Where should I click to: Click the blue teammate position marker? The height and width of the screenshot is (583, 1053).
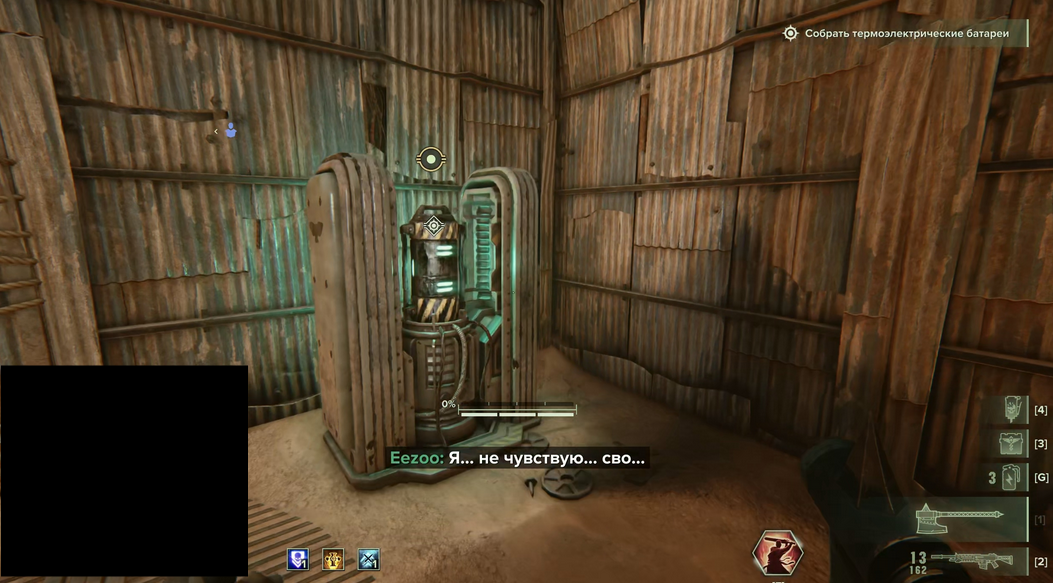231,130
